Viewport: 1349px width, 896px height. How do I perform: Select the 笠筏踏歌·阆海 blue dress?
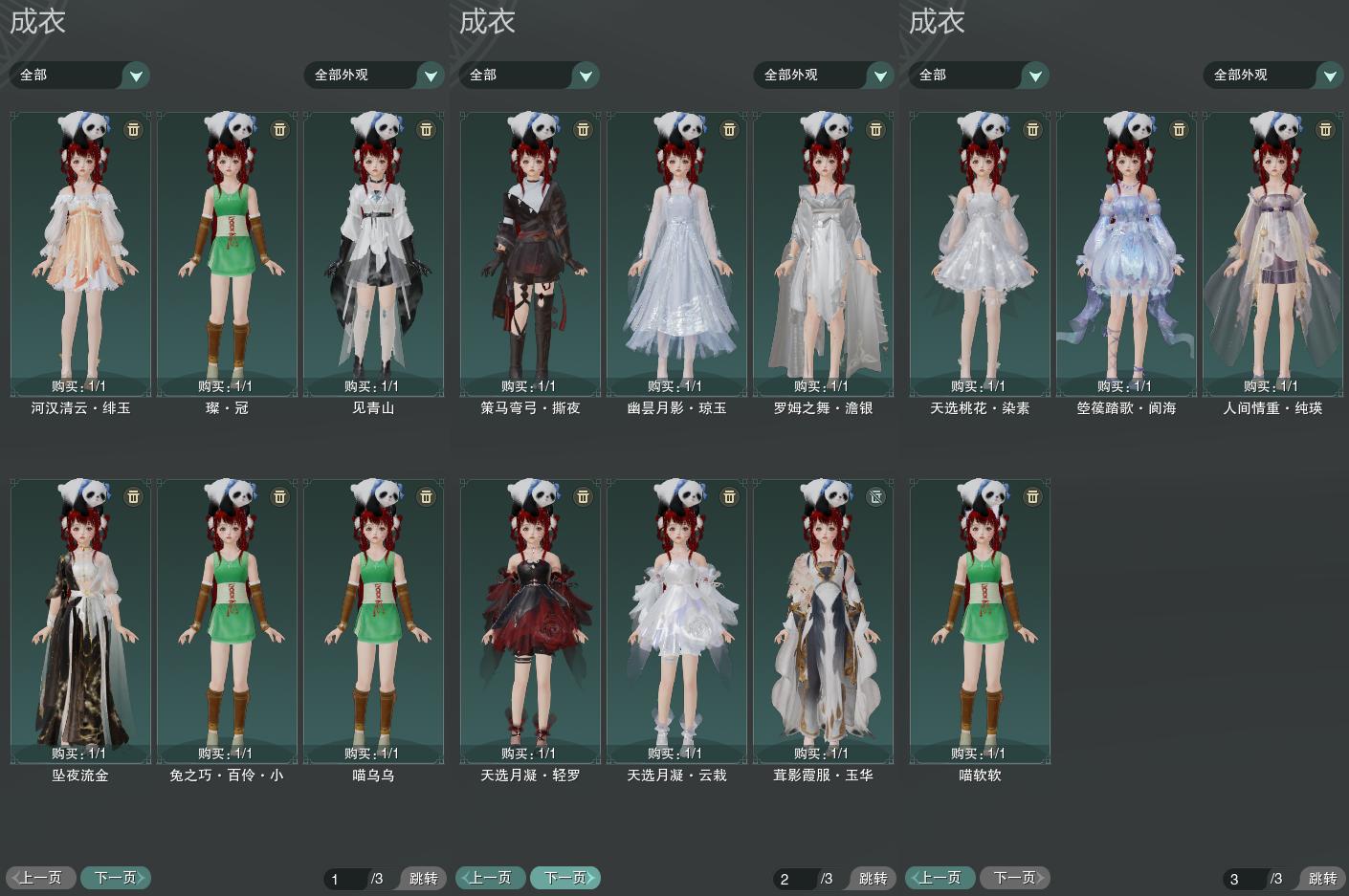(x=1126, y=253)
